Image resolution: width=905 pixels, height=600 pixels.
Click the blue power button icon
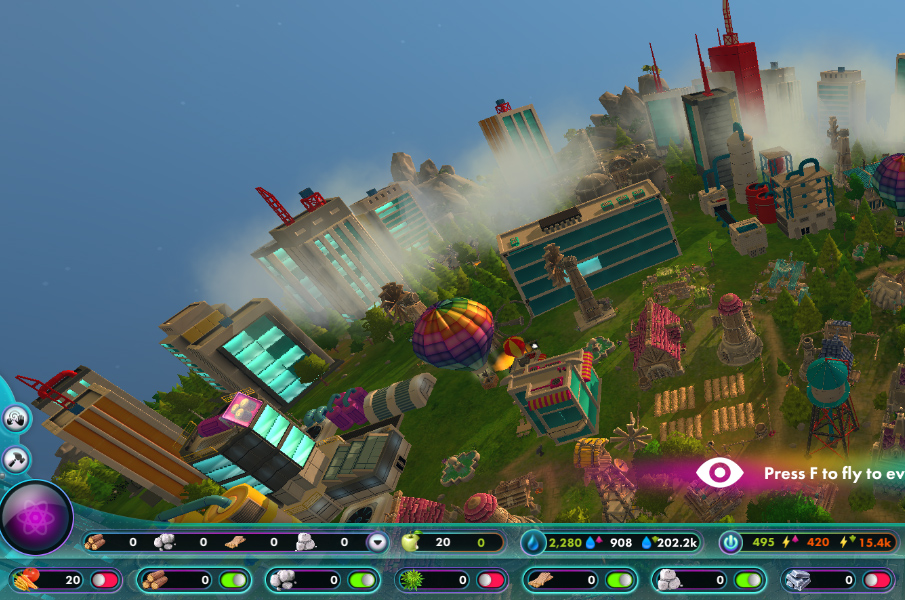coord(731,542)
